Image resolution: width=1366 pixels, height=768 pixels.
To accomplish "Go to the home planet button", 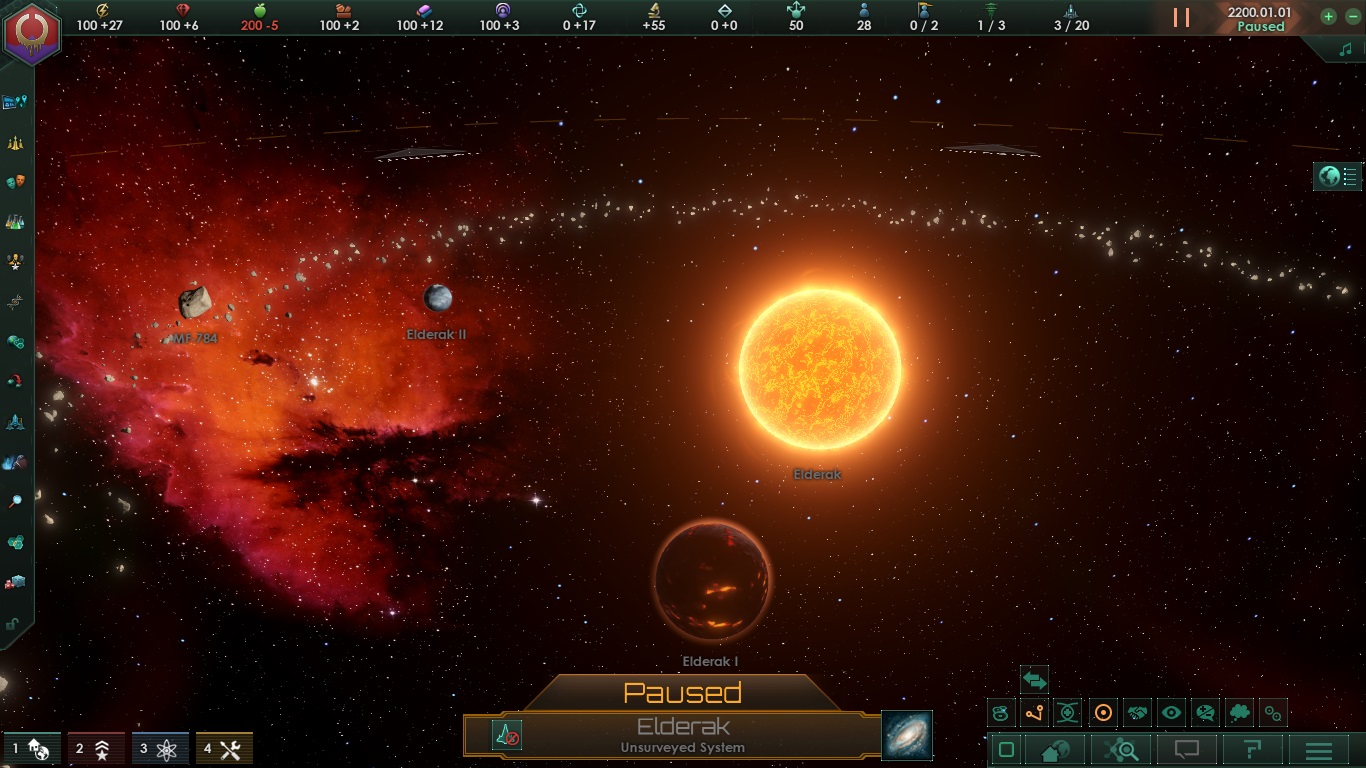I will tap(1055, 750).
